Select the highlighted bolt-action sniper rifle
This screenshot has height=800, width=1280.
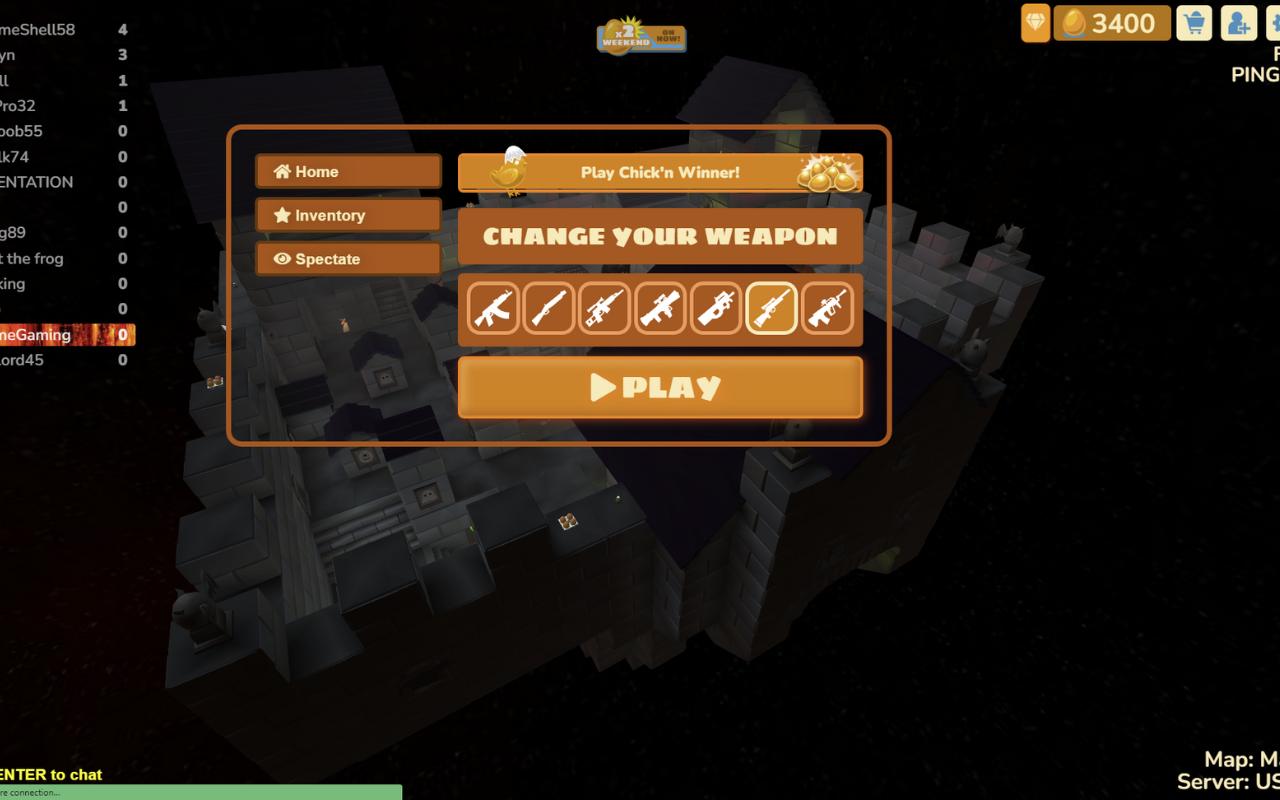772,308
